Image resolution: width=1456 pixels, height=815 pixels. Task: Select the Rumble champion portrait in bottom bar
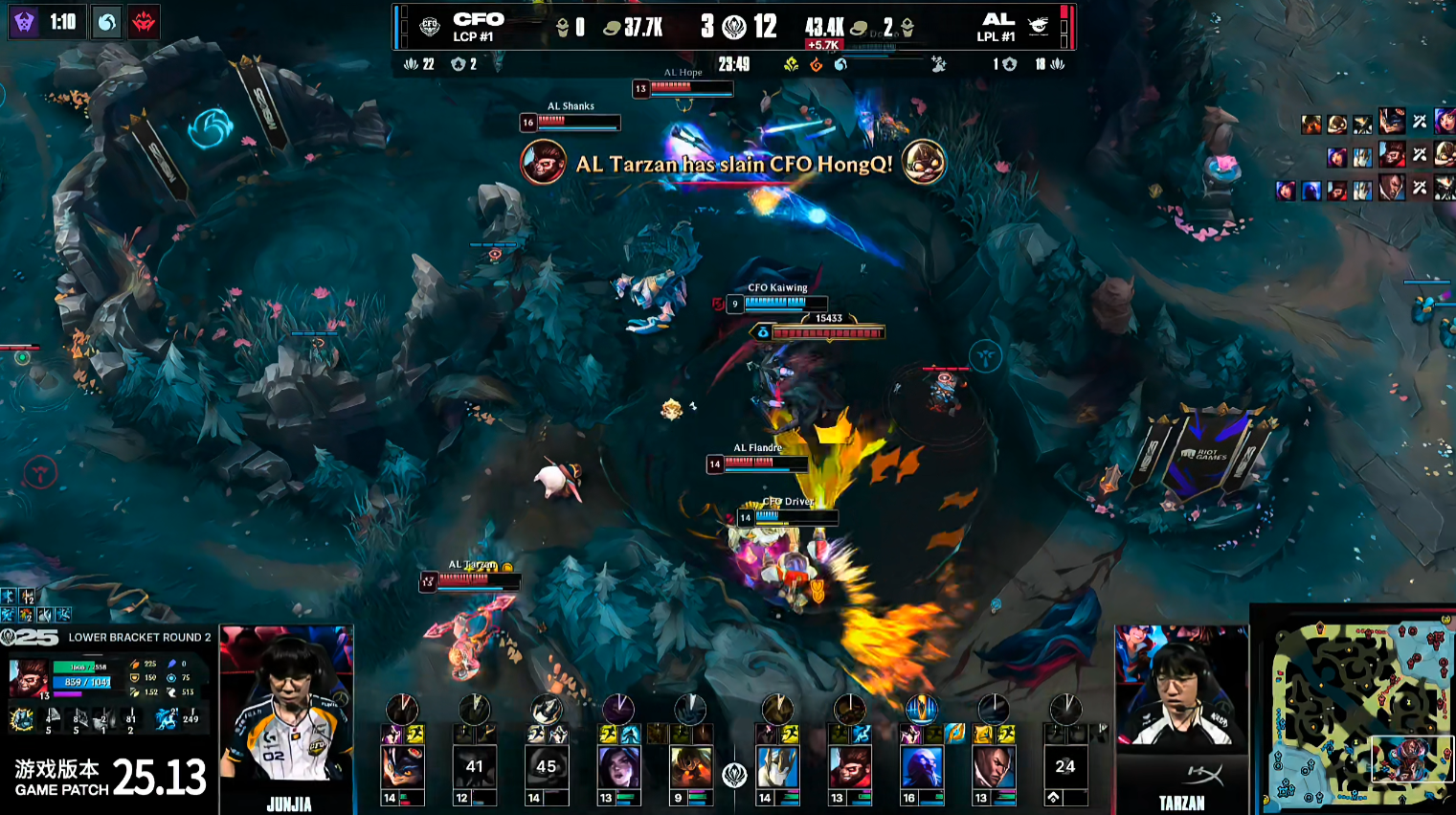pos(402,768)
